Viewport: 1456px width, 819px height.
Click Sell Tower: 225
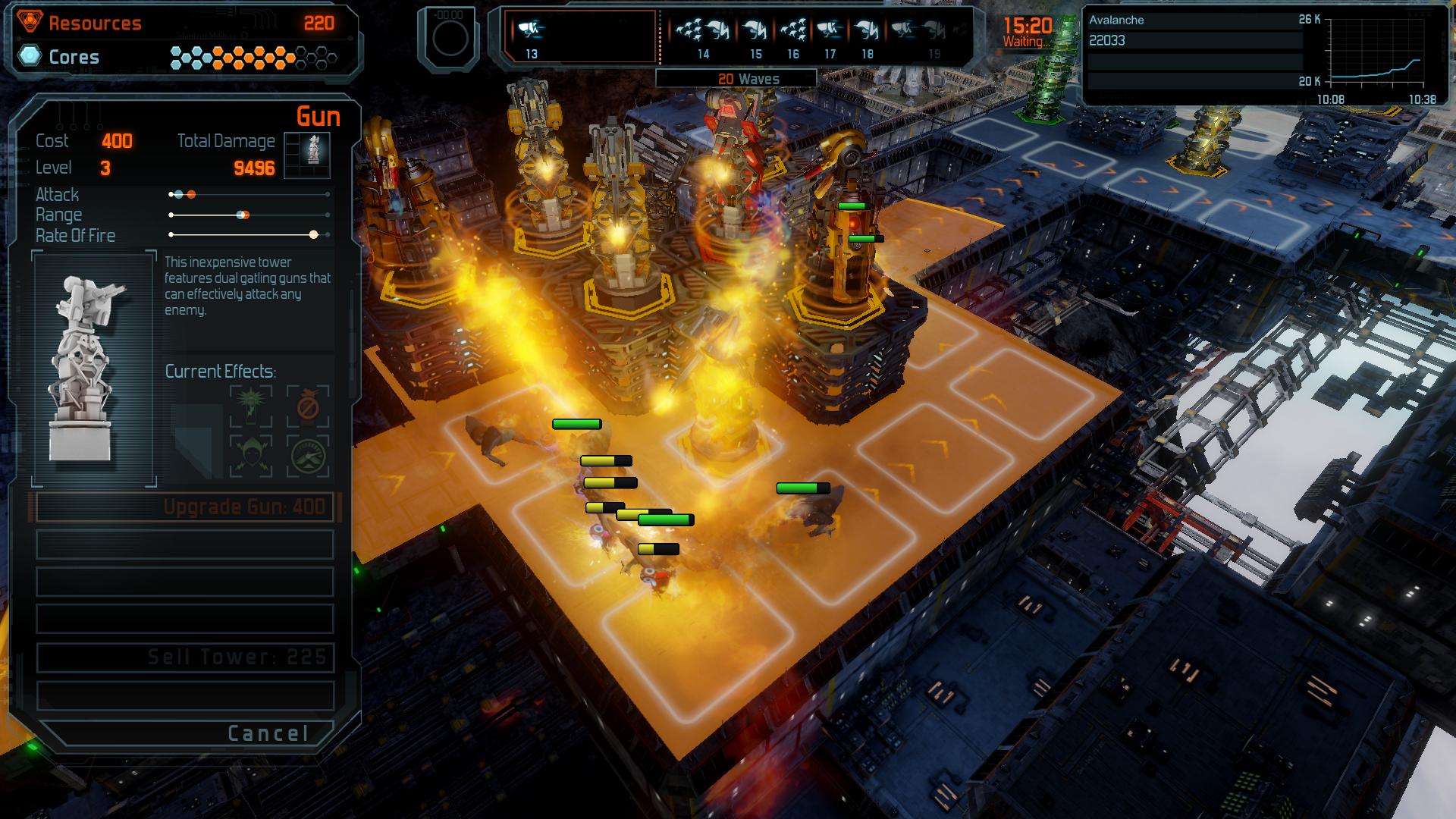[184, 657]
